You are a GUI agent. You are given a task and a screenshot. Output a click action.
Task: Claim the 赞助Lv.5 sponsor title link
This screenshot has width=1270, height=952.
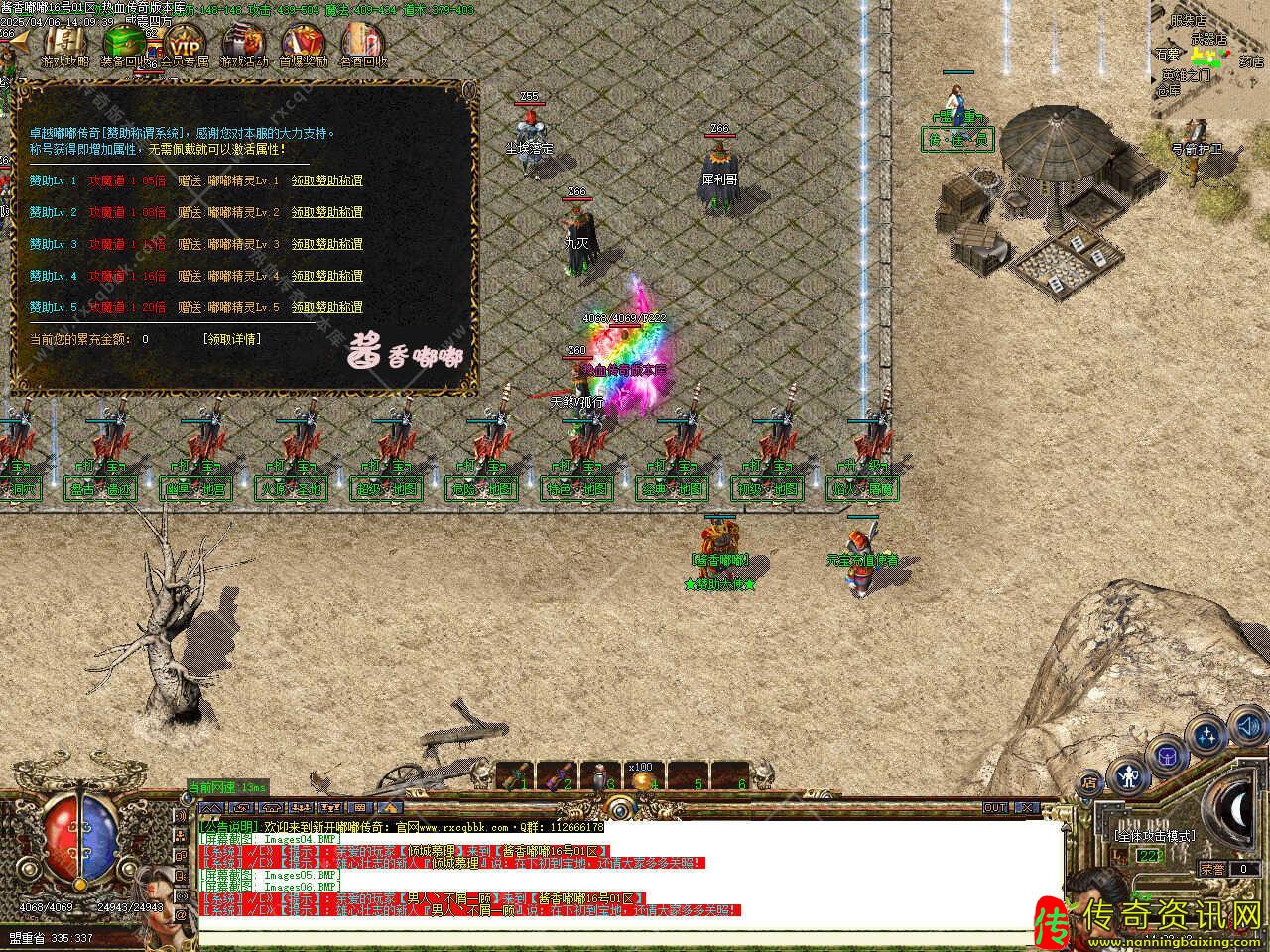pyautogui.click(x=326, y=307)
